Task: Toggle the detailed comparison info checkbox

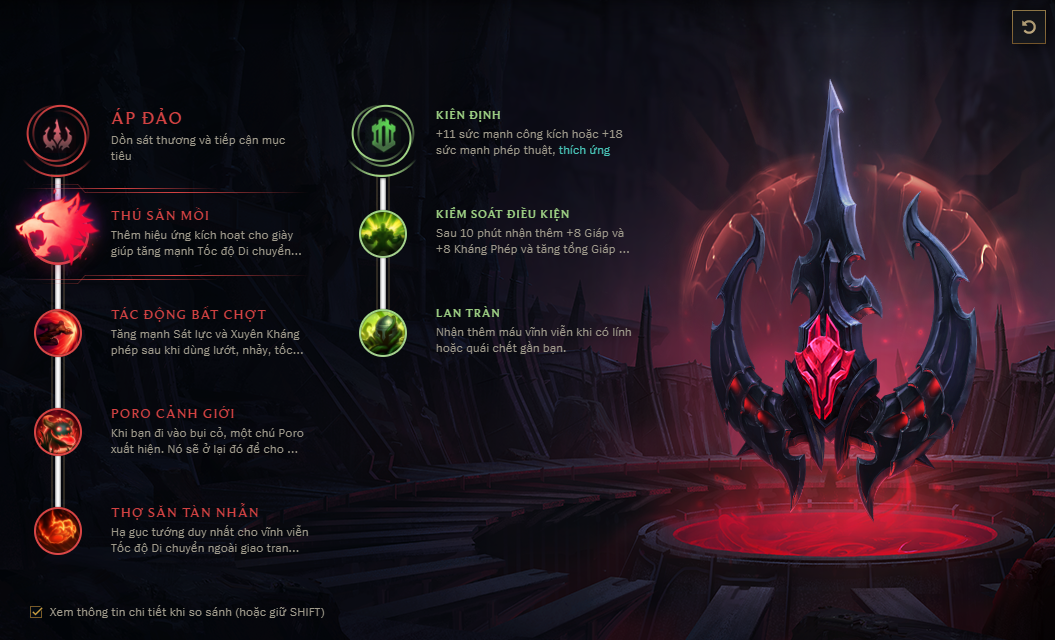Action: pos(37,611)
